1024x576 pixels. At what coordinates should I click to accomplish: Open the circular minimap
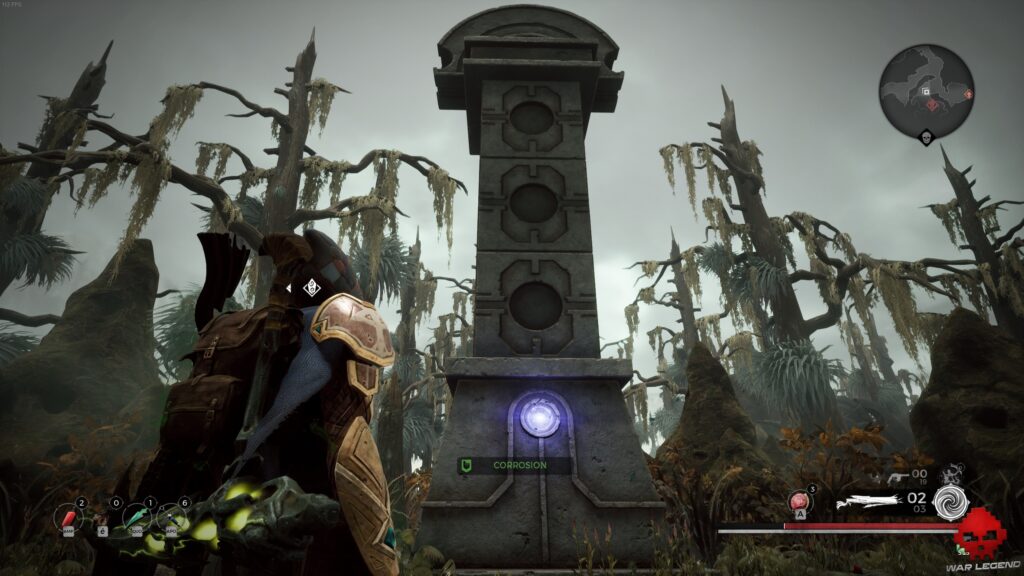(x=926, y=92)
